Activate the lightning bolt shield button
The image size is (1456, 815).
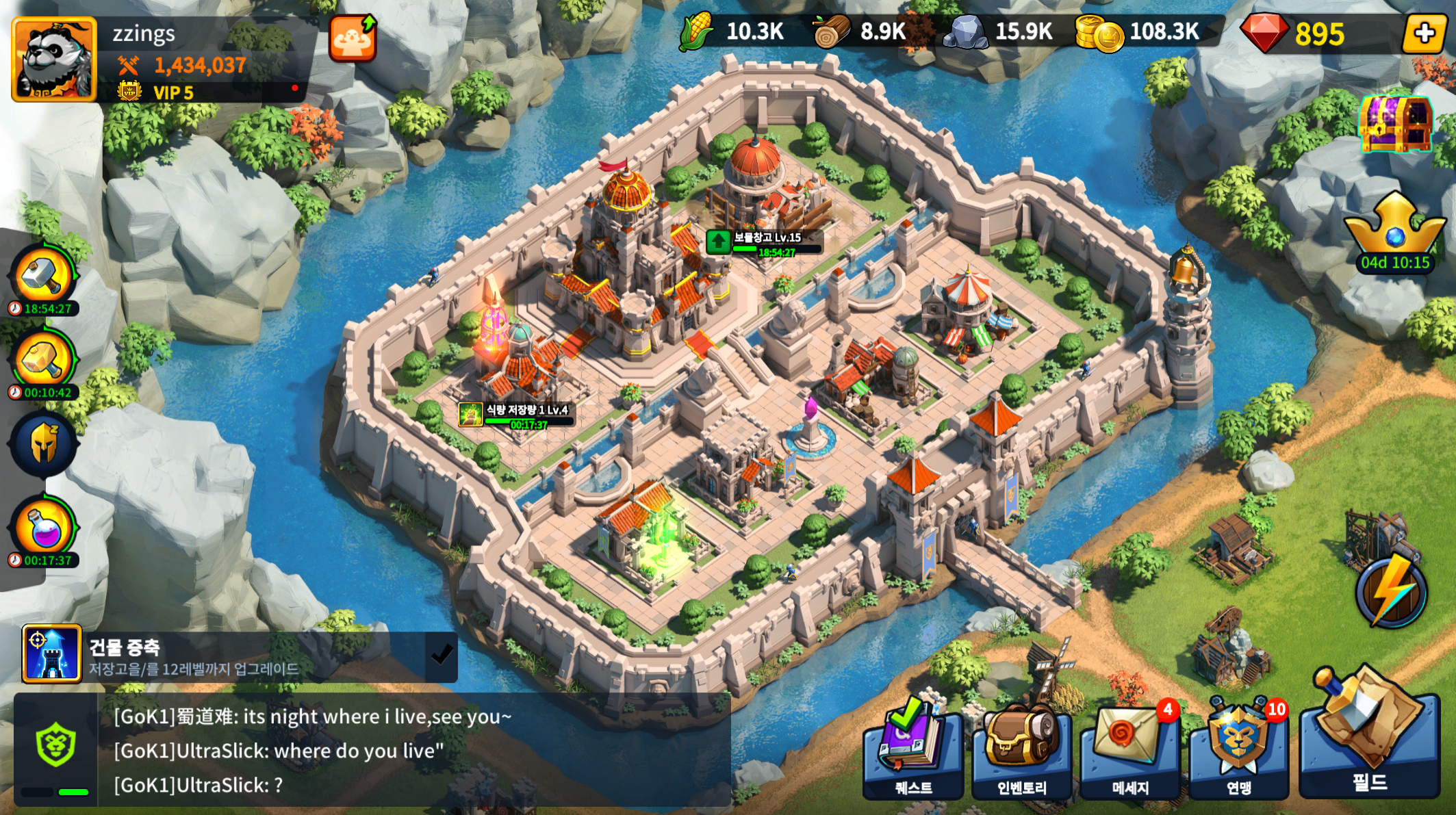point(1392,592)
